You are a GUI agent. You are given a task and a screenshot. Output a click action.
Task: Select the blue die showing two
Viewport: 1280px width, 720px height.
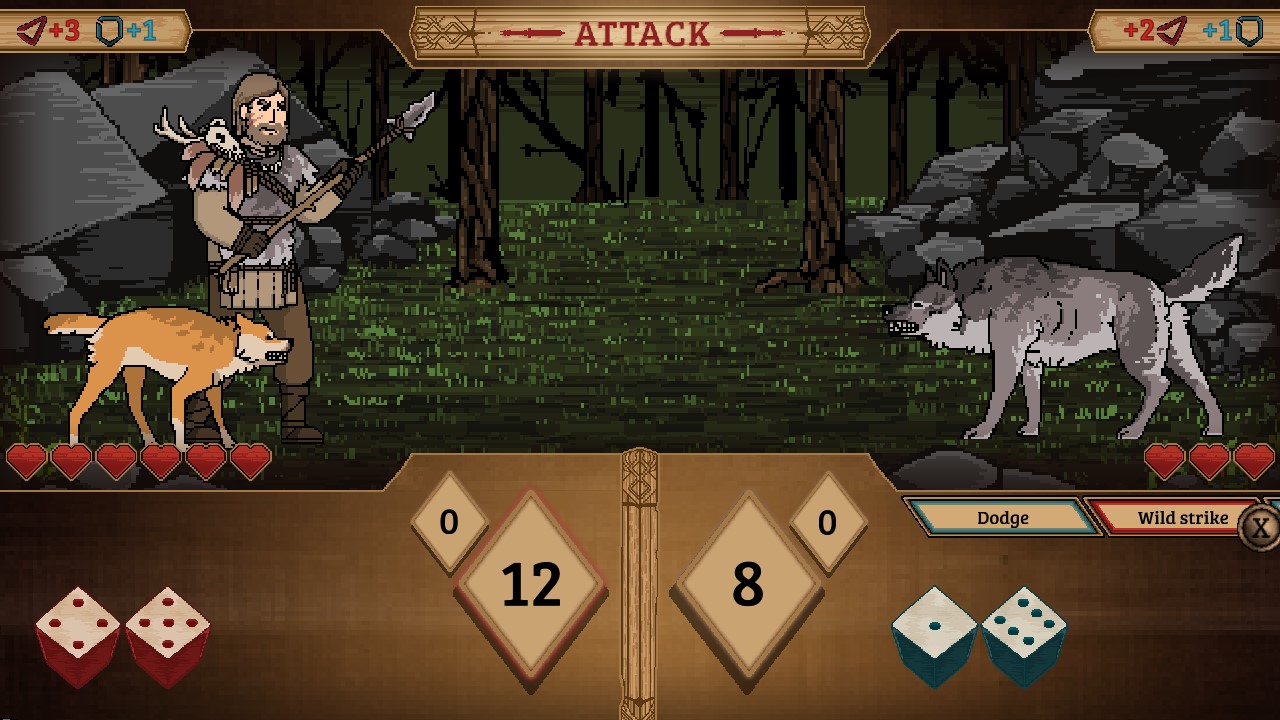pos(935,630)
